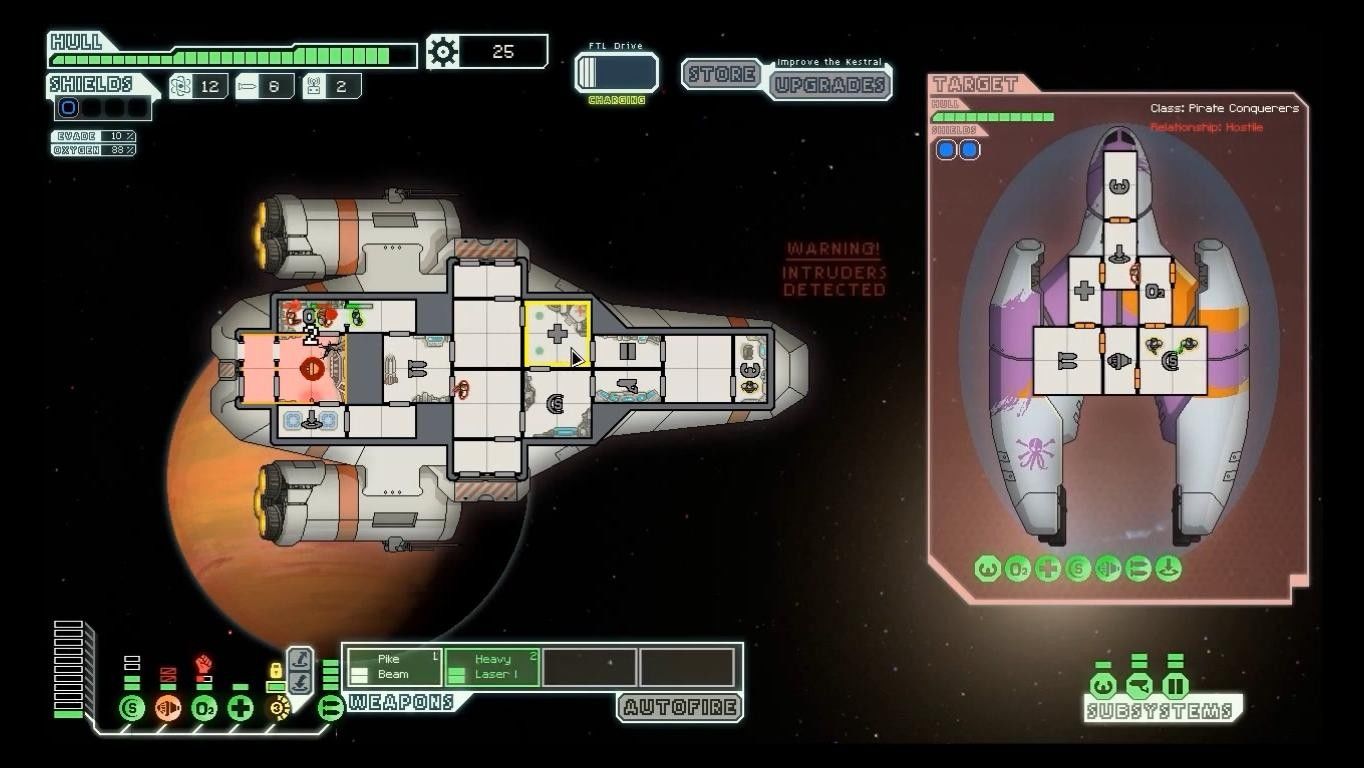Click the Medbay cross system icon
1364x768 pixels.
tap(240, 709)
